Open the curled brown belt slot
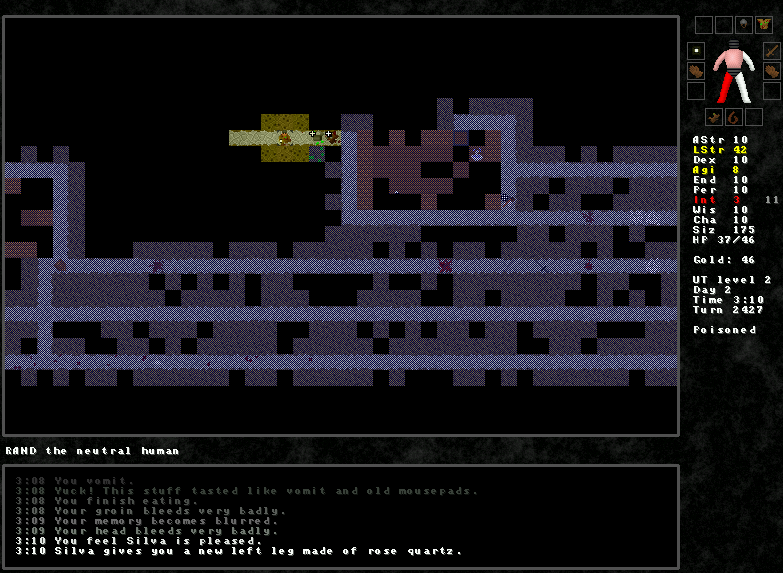Image resolution: width=783 pixels, height=573 pixels. pyautogui.click(x=733, y=116)
